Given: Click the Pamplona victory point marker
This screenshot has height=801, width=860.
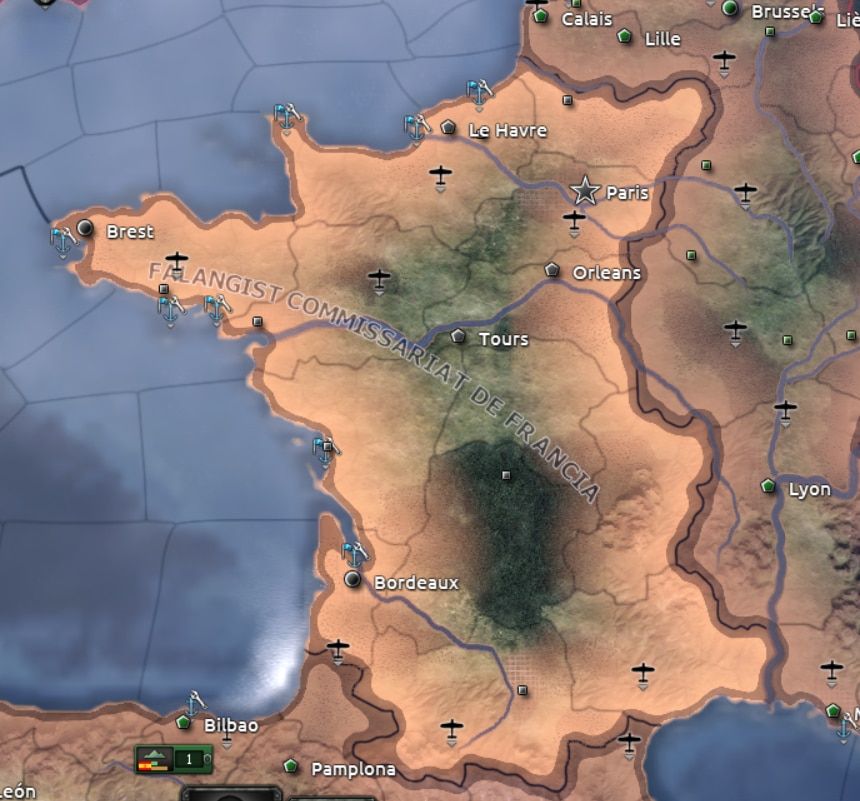Looking at the screenshot, I should click(x=291, y=766).
